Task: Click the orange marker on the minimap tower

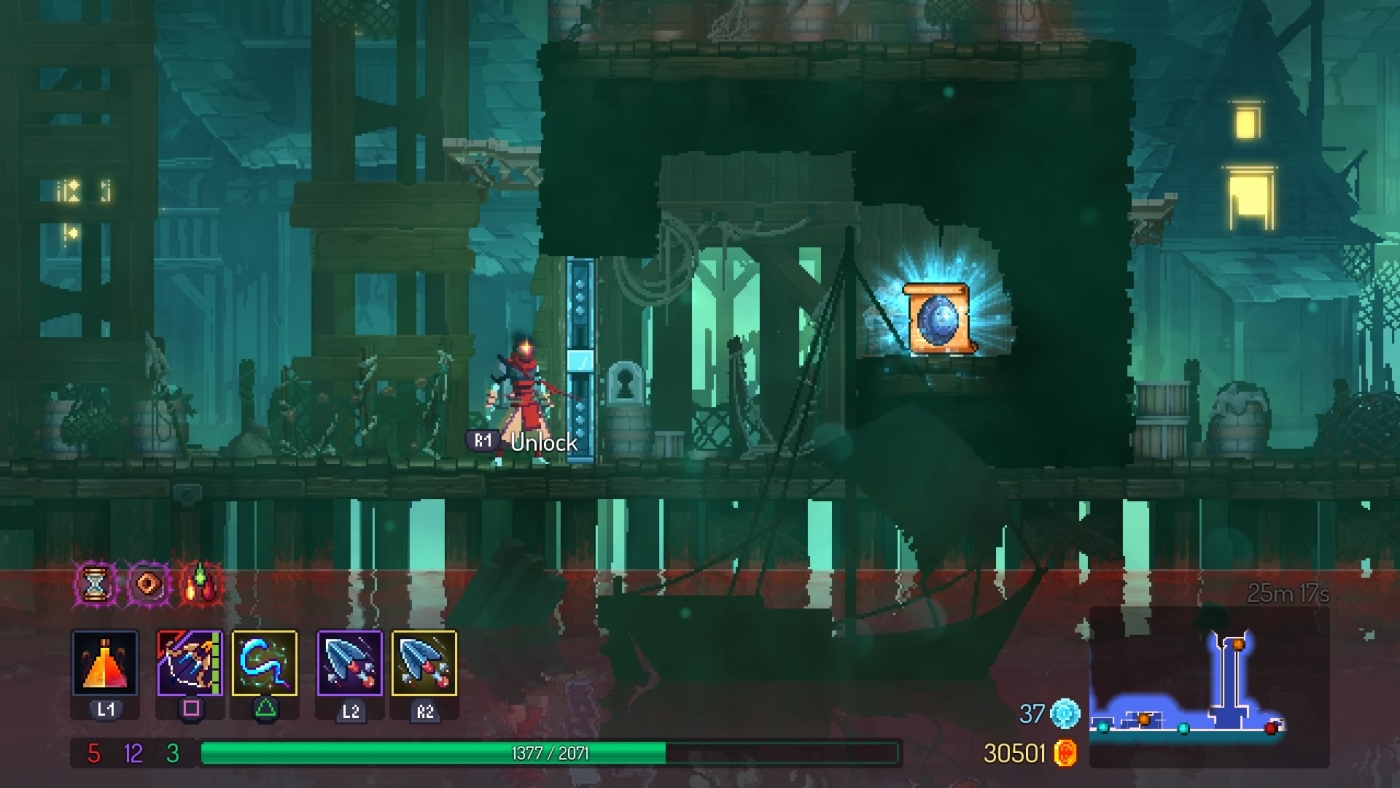Action: pos(1238,644)
